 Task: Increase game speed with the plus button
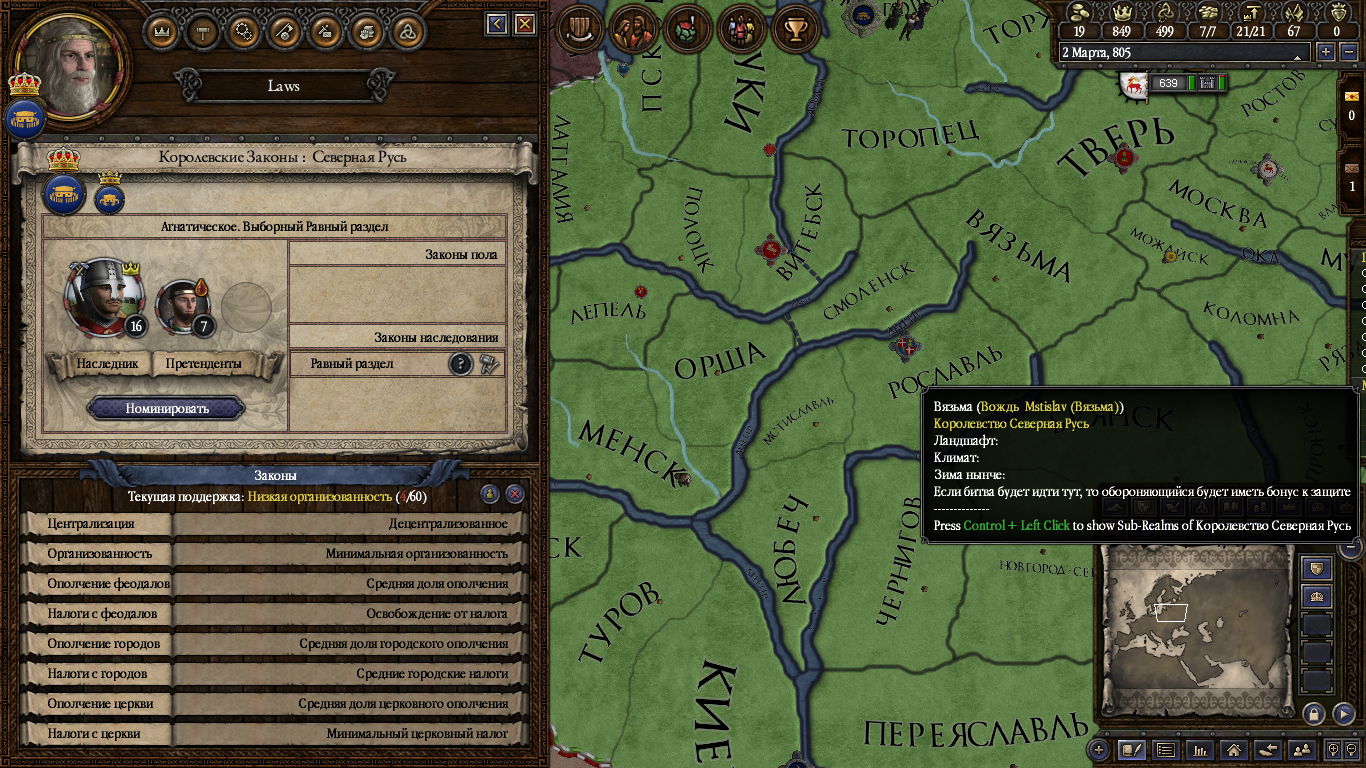[1327, 52]
